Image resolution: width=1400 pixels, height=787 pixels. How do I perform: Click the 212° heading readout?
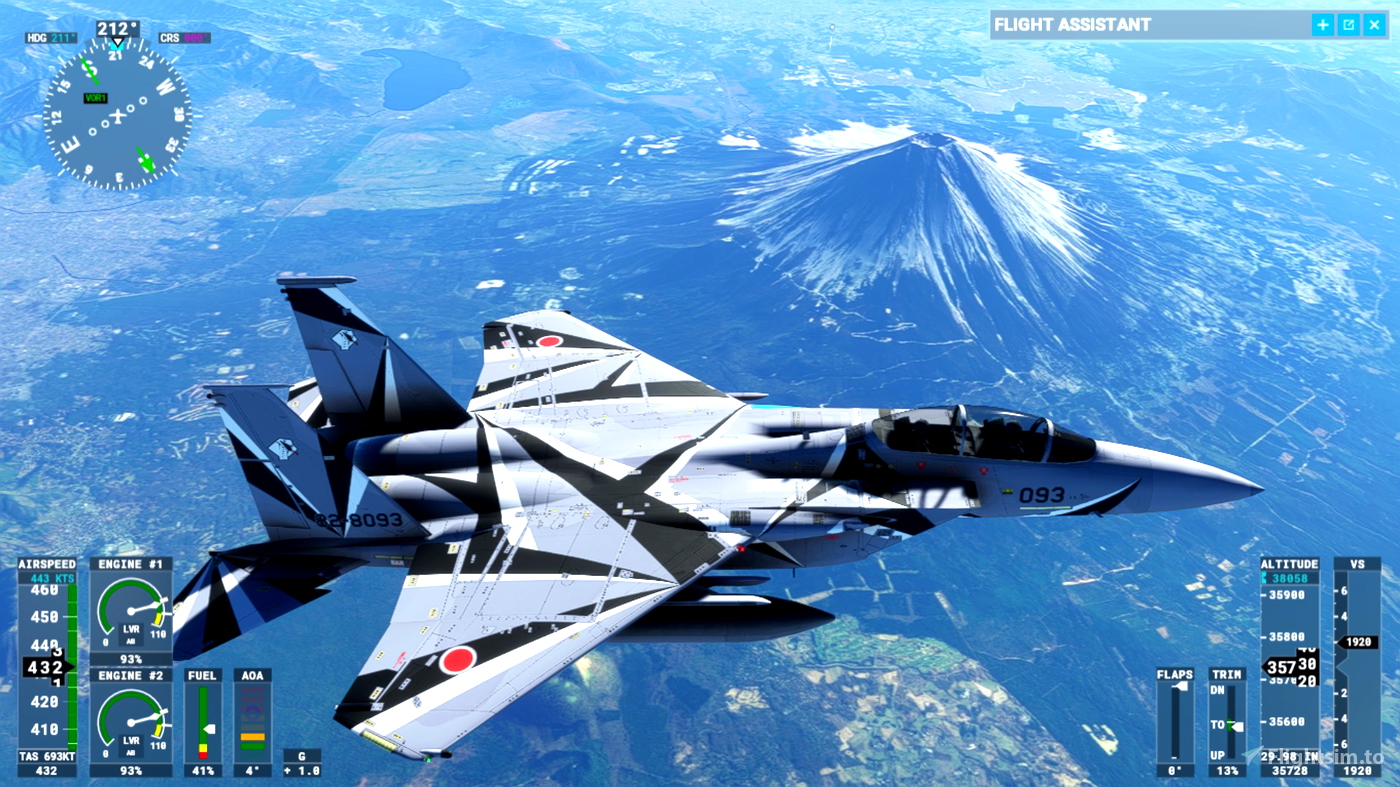pyautogui.click(x=119, y=28)
